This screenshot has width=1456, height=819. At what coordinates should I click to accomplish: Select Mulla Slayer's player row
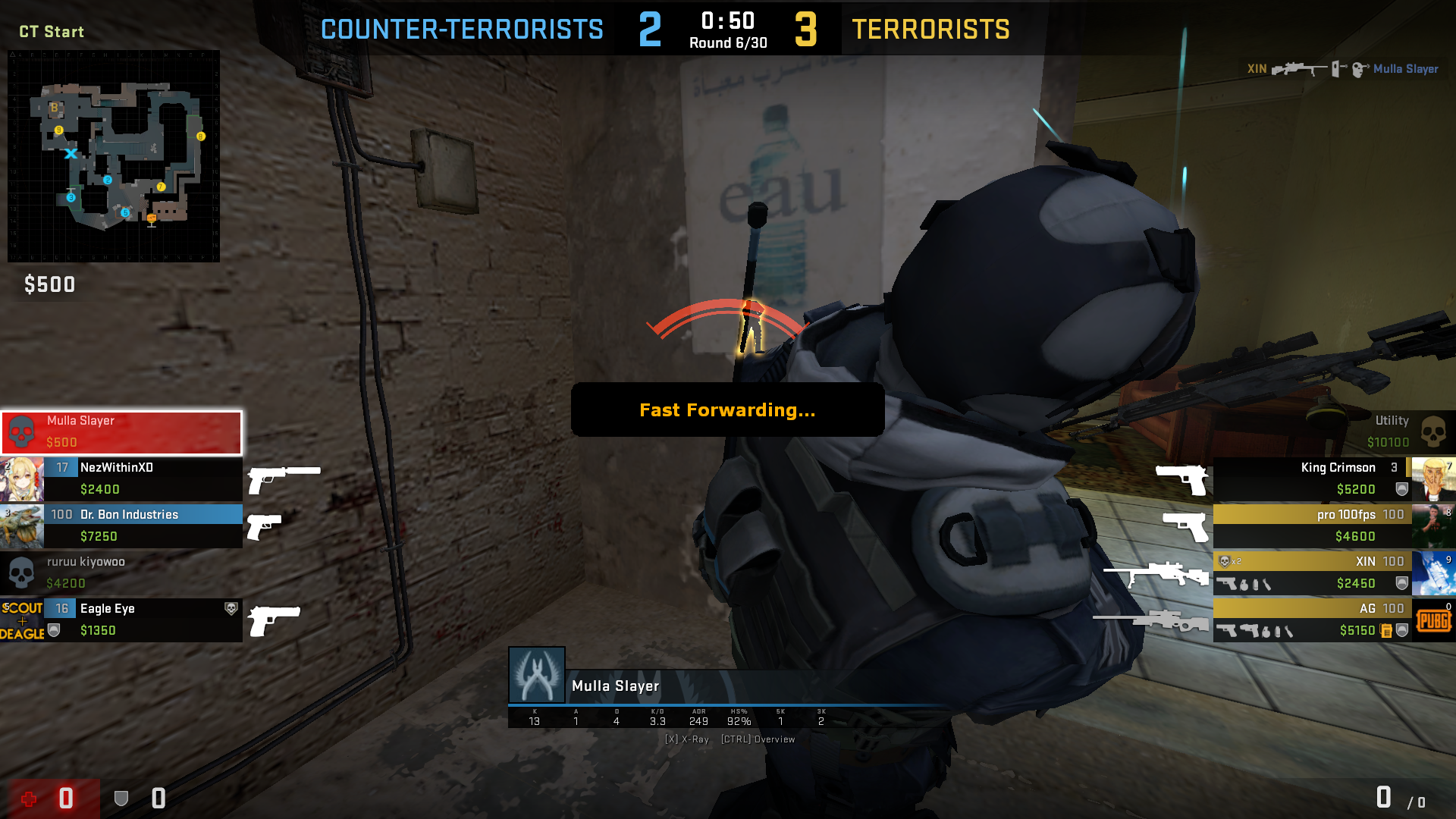(121, 432)
